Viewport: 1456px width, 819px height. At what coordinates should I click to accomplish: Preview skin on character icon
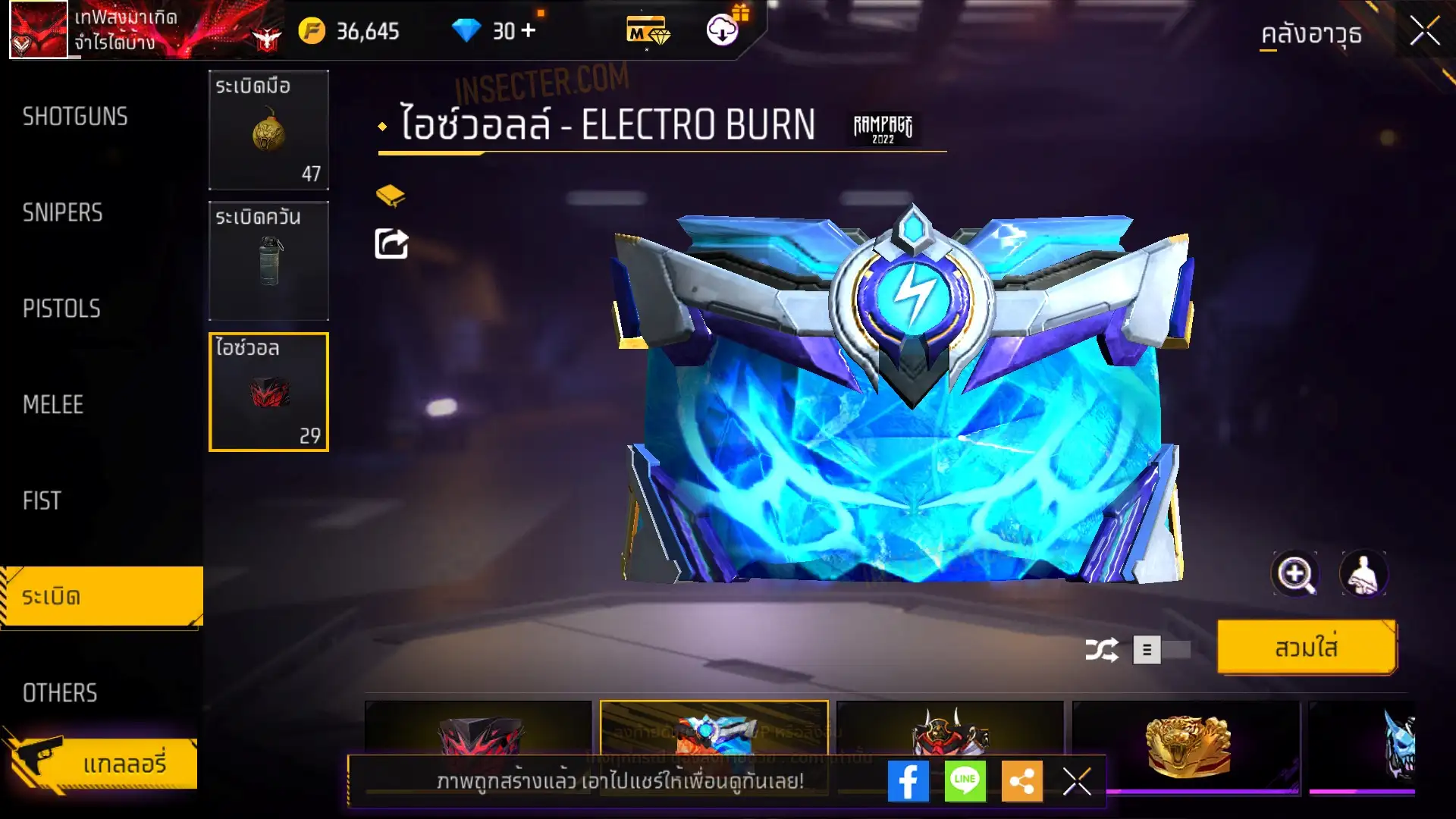pyautogui.click(x=1363, y=574)
